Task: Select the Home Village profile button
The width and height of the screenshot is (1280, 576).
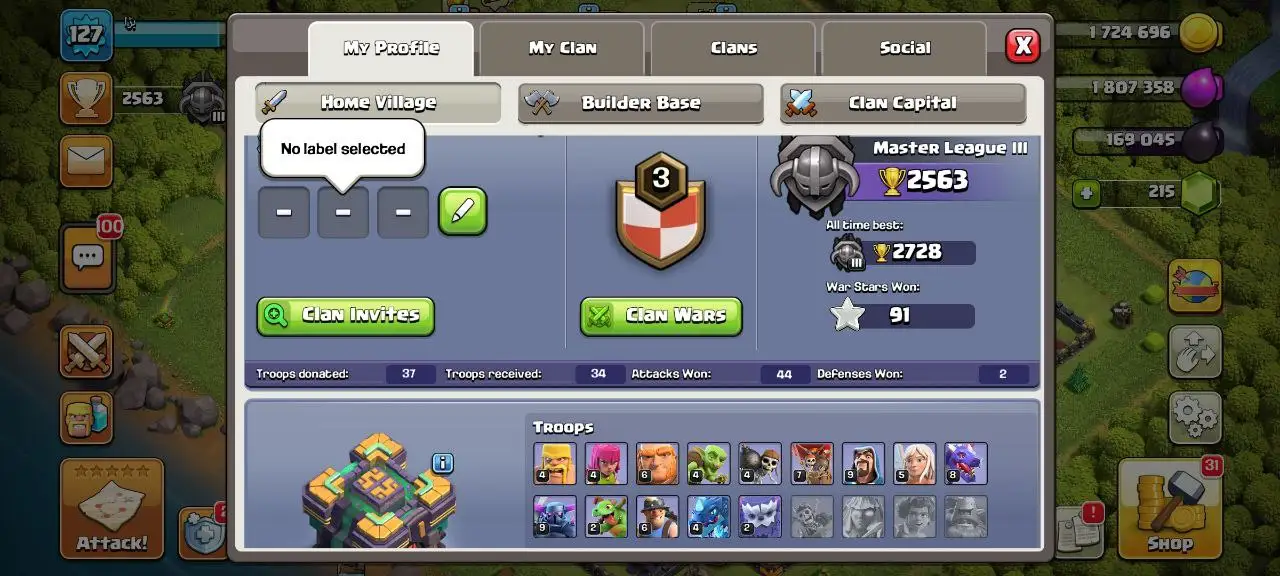Action: [378, 103]
